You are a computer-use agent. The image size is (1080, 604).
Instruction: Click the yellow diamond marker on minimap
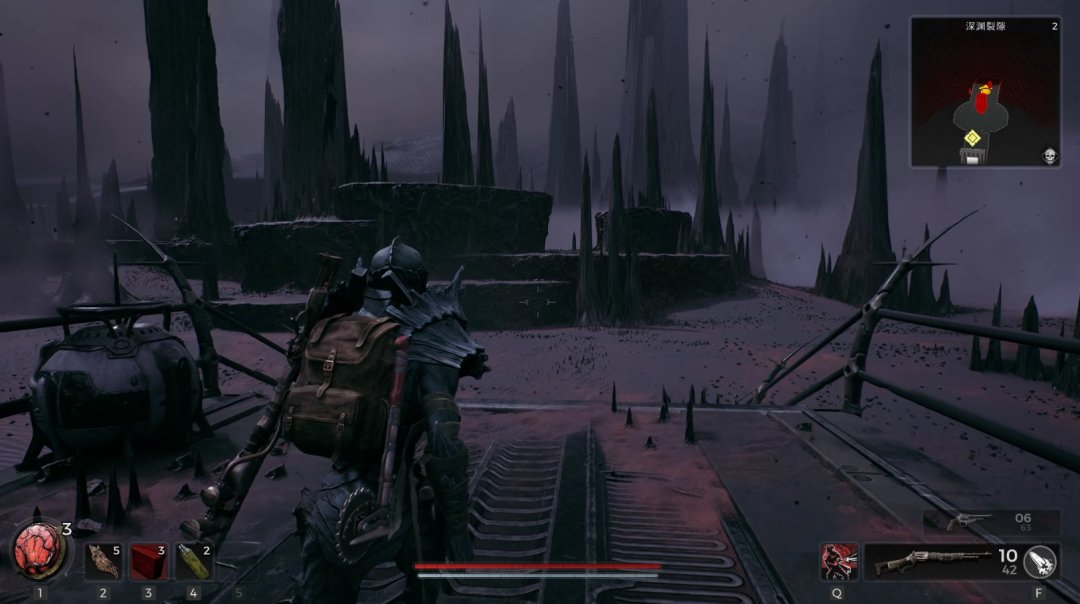970,137
